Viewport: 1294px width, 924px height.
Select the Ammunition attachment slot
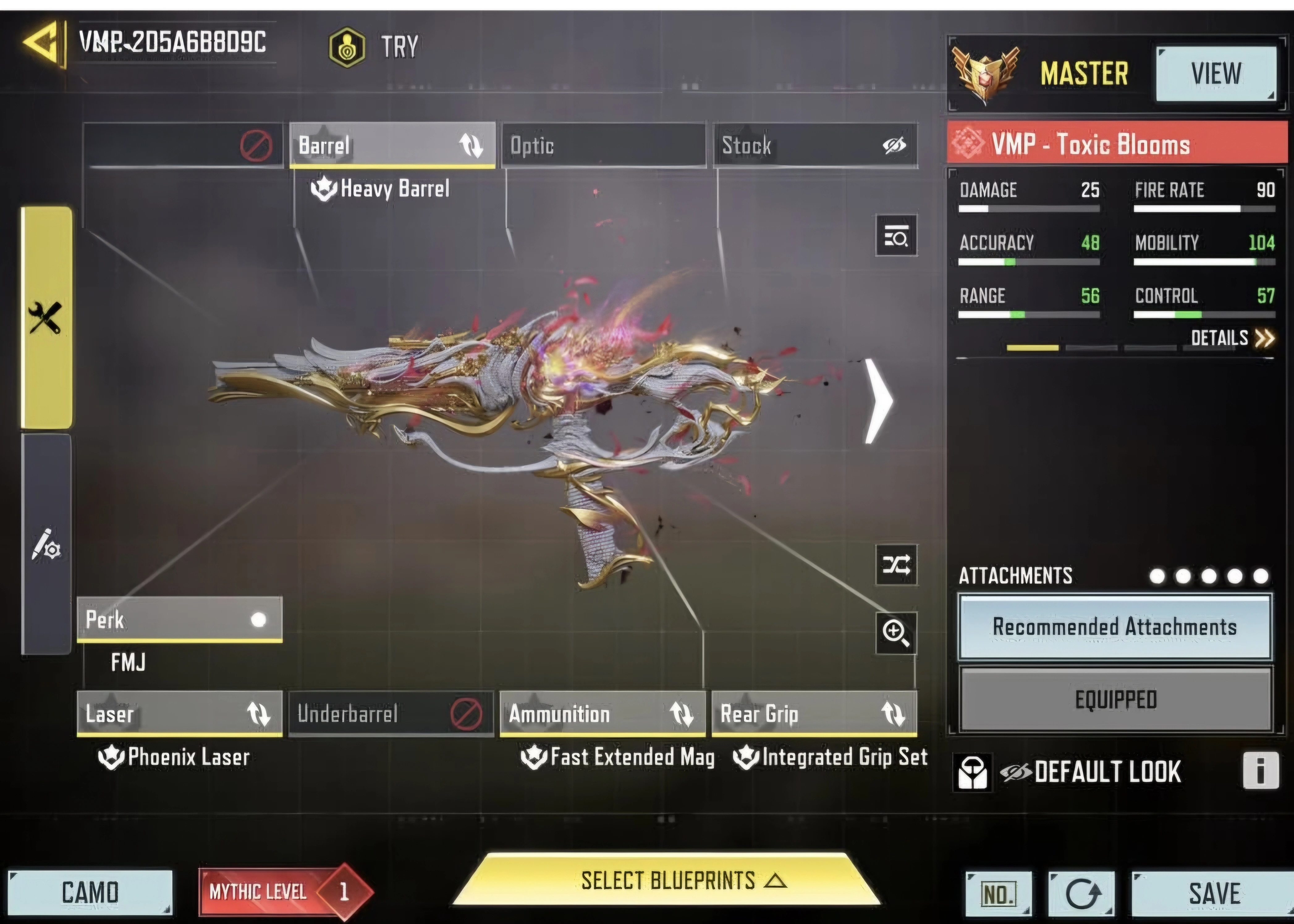point(602,714)
